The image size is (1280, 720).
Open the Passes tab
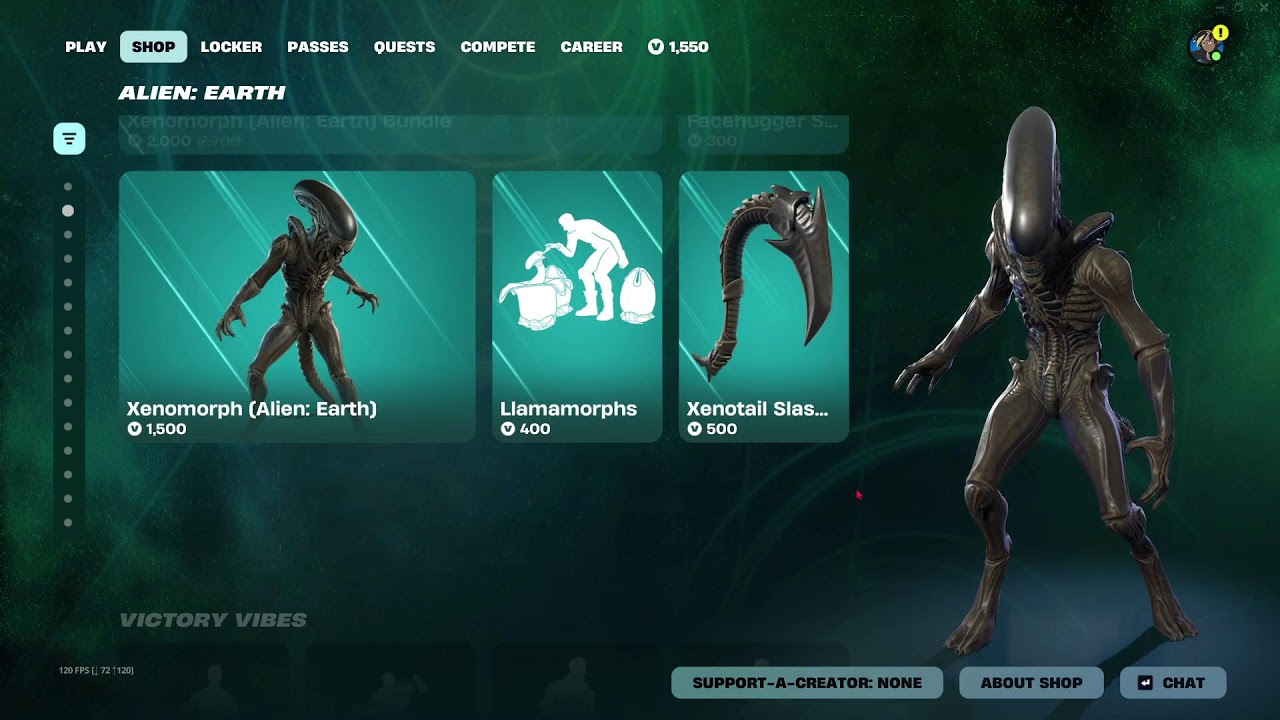coord(318,47)
